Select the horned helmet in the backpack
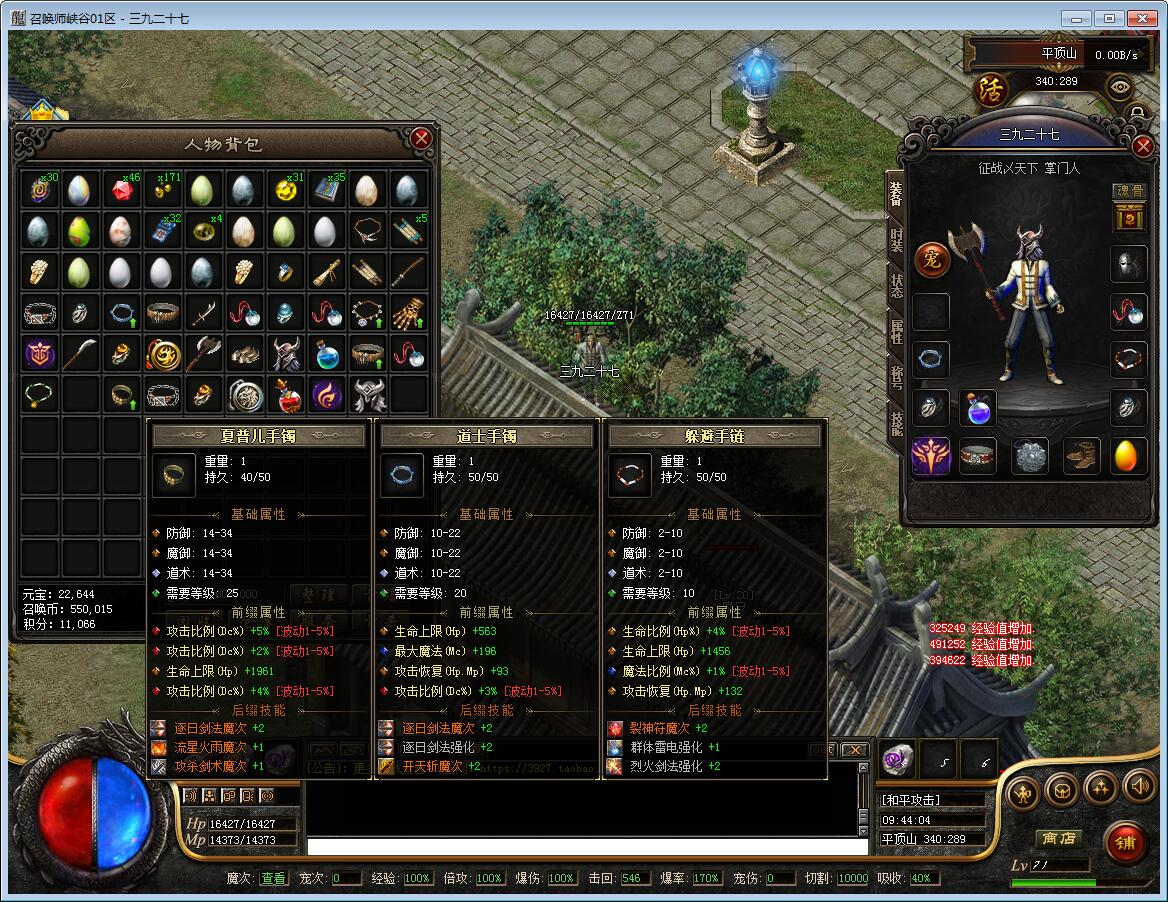The width and height of the screenshot is (1168, 902). (285, 354)
